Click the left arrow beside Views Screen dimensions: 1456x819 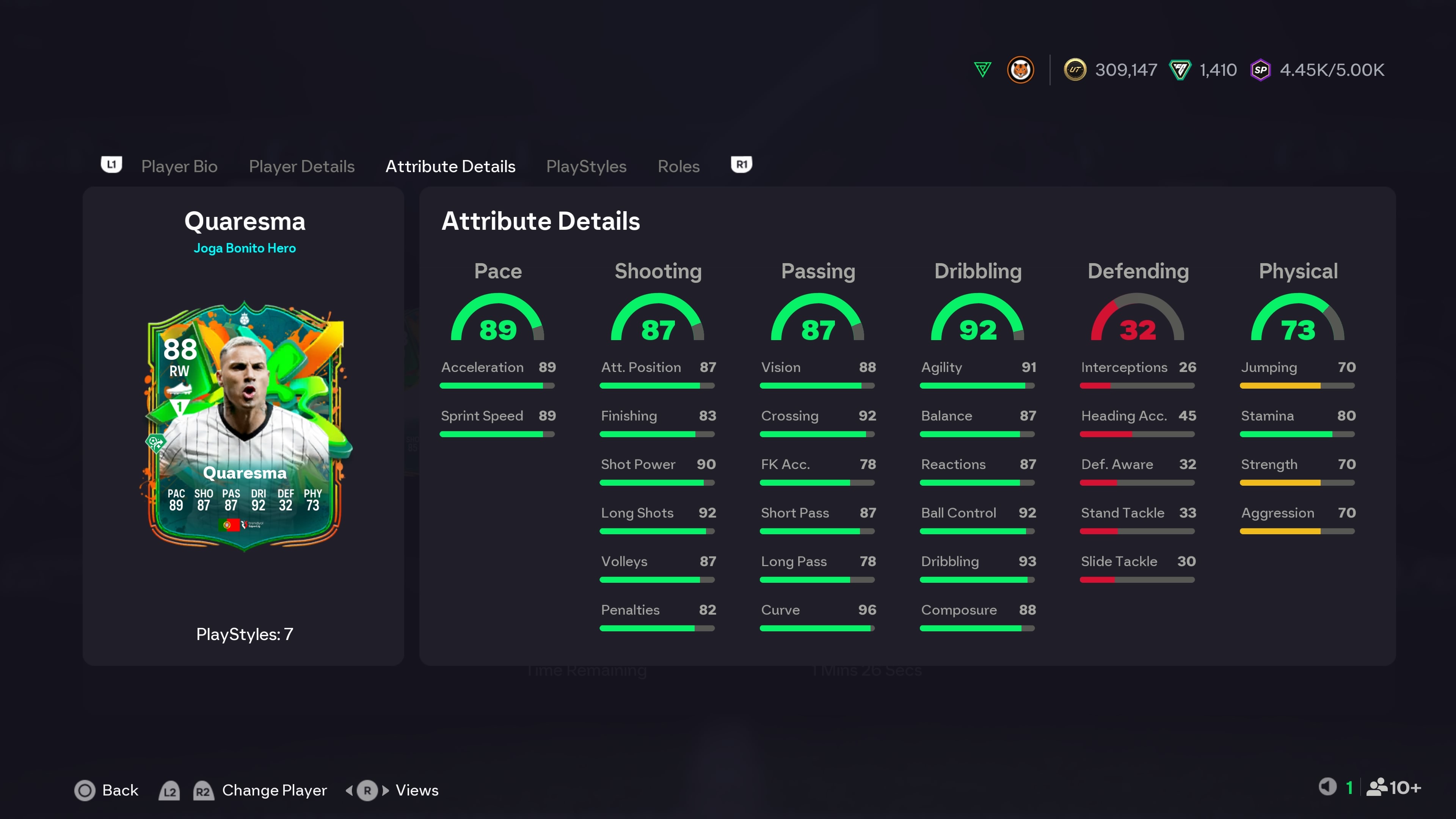(x=350, y=790)
